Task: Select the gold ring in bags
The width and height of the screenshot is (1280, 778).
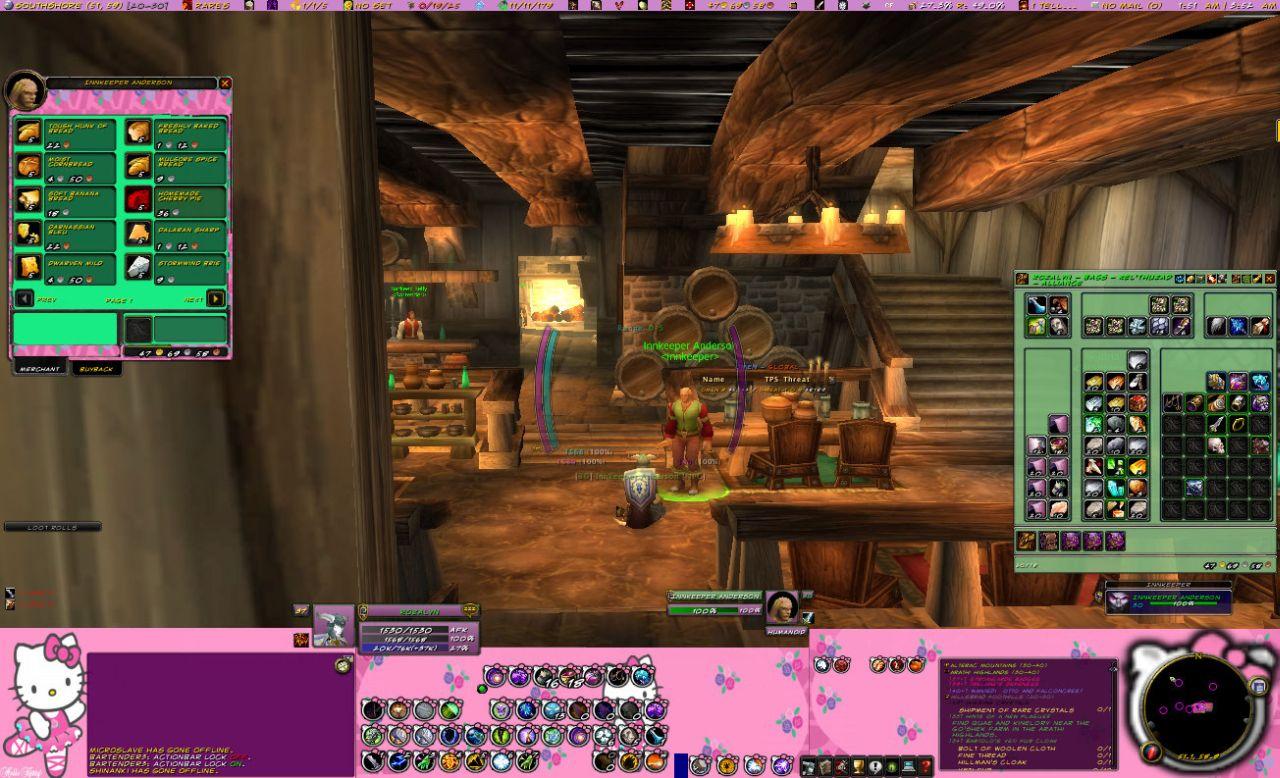Action: point(1238,423)
